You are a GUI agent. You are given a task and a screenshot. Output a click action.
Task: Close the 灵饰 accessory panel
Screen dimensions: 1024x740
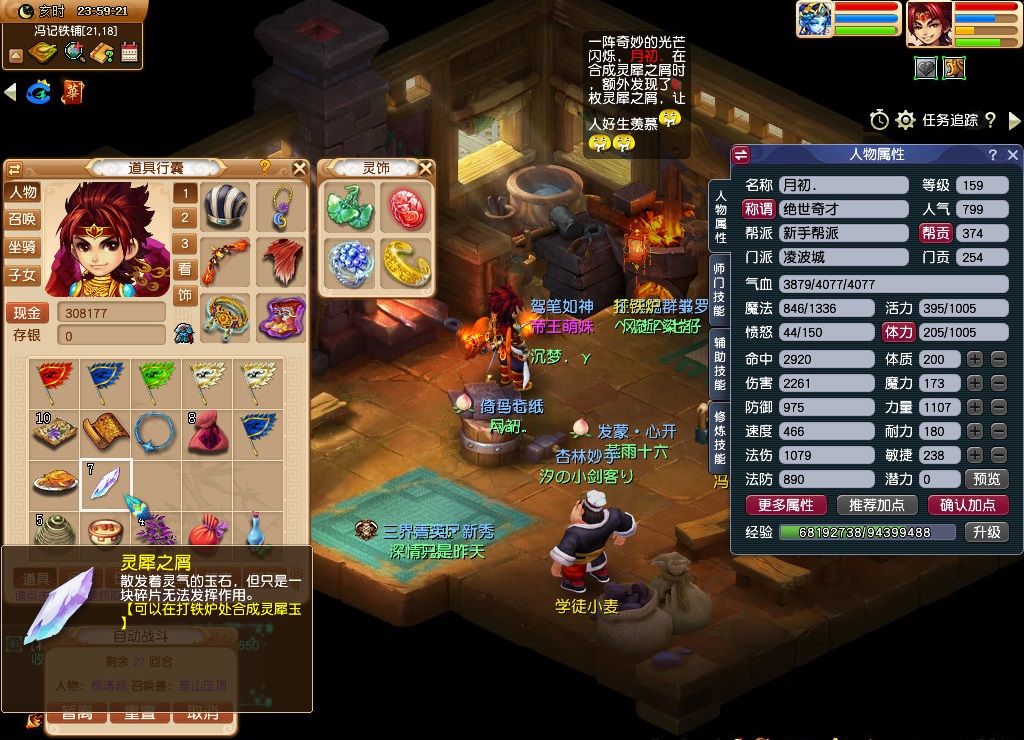[426, 168]
